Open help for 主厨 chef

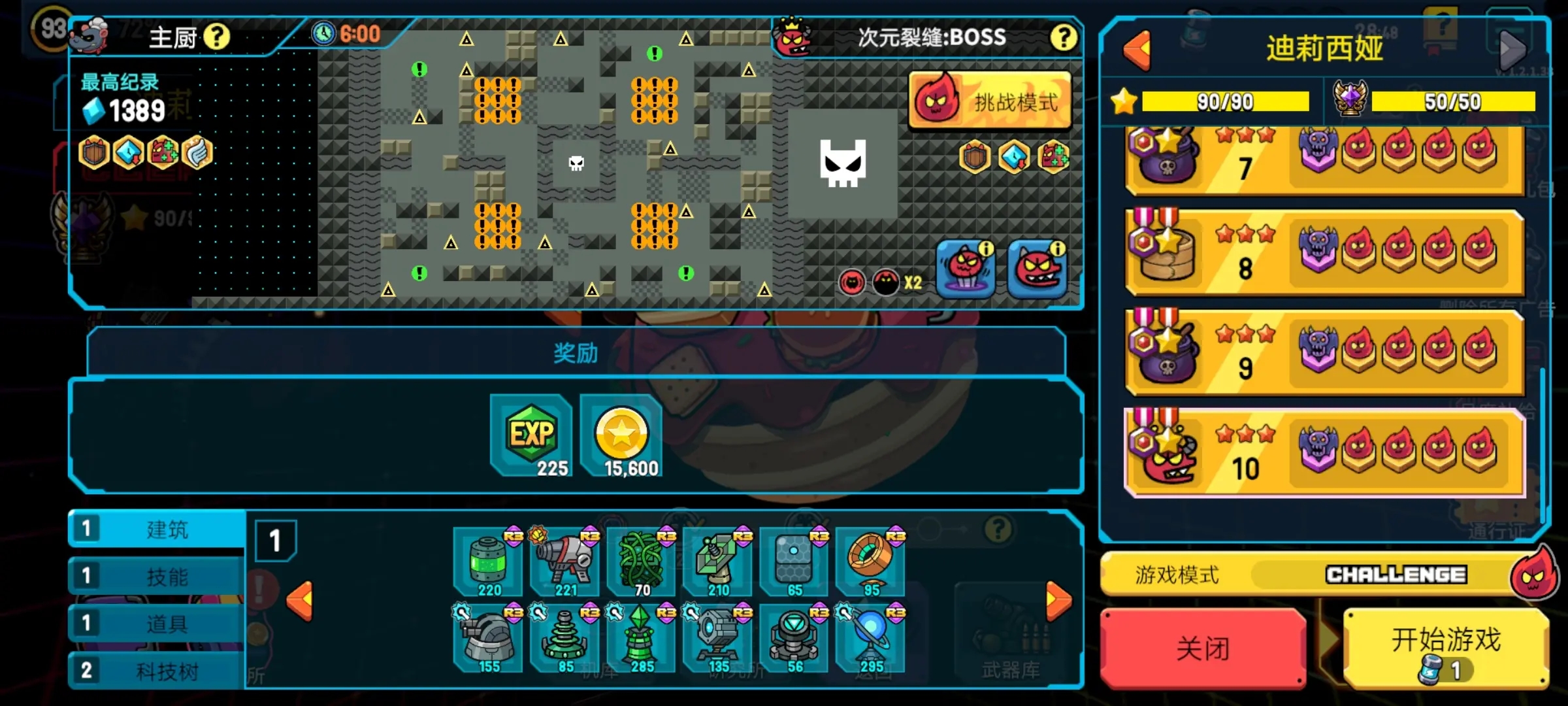click(216, 37)
